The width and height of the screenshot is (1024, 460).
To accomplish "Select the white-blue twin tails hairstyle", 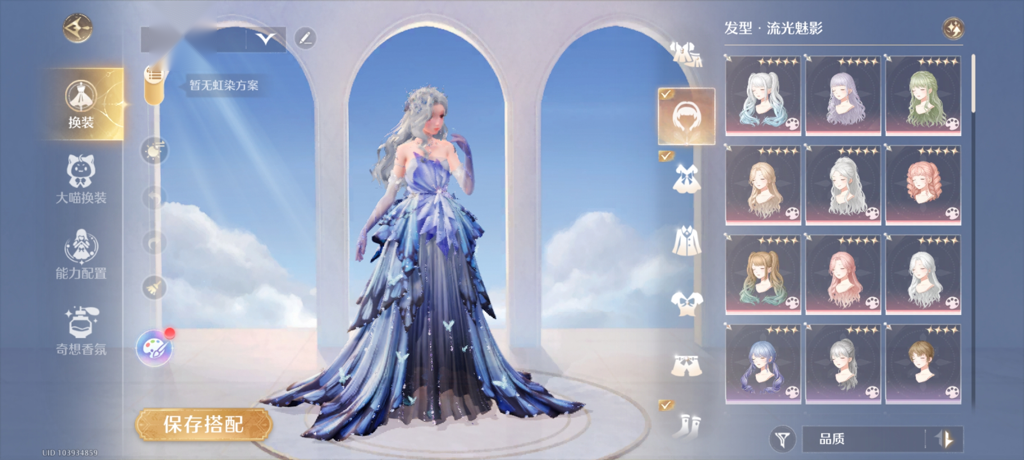I will click(763, 96).
